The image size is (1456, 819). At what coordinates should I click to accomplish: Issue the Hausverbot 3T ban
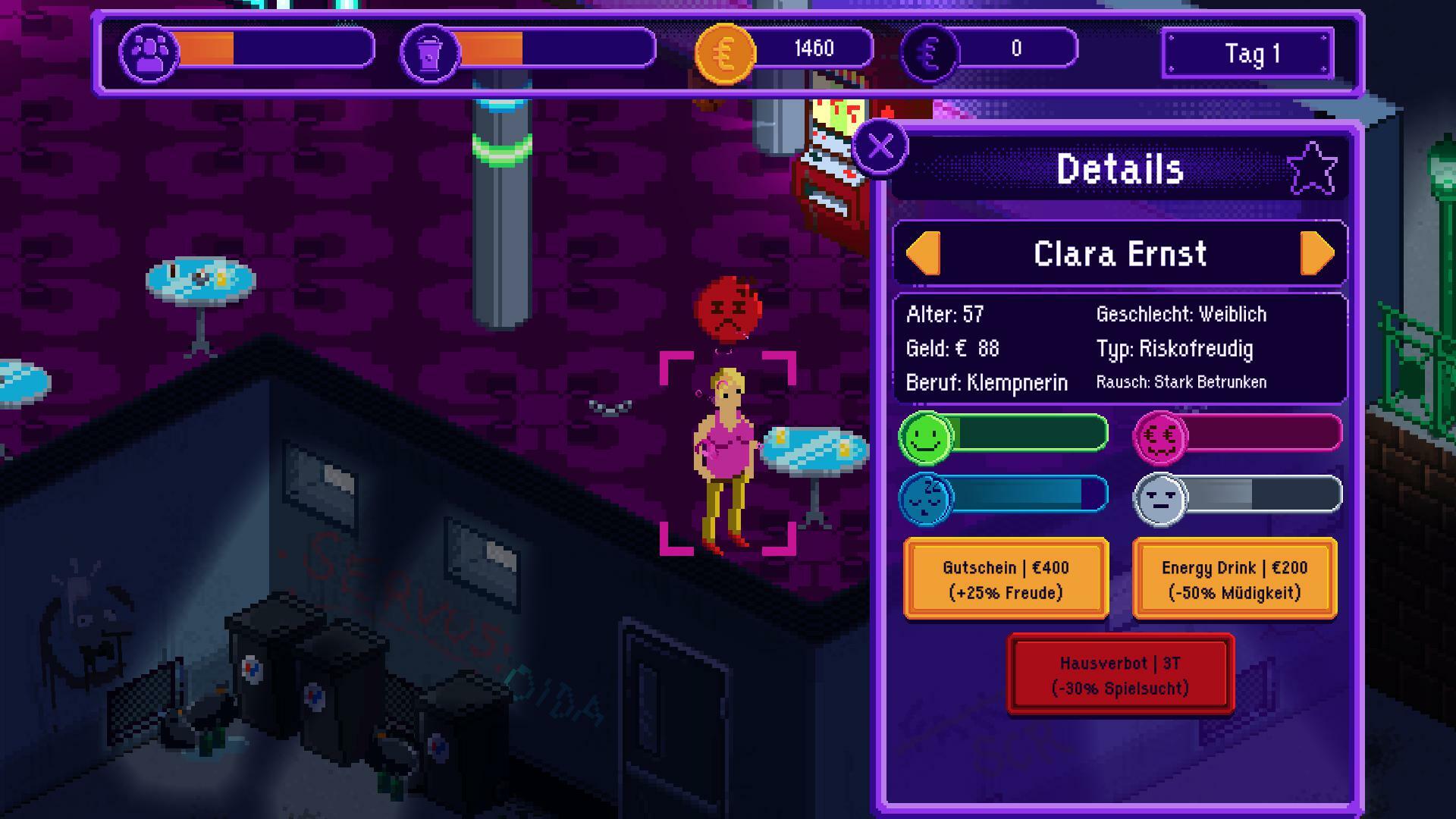click(1120, 675)
